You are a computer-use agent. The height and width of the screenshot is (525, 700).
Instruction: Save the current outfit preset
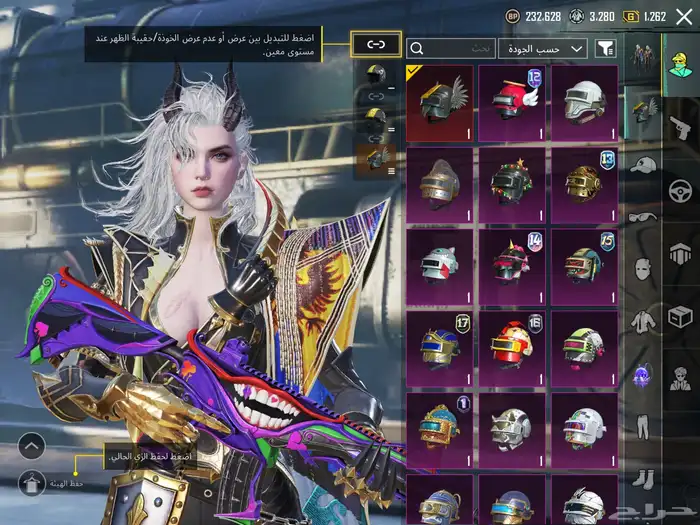pyautogui.click(x=32, y=485)
